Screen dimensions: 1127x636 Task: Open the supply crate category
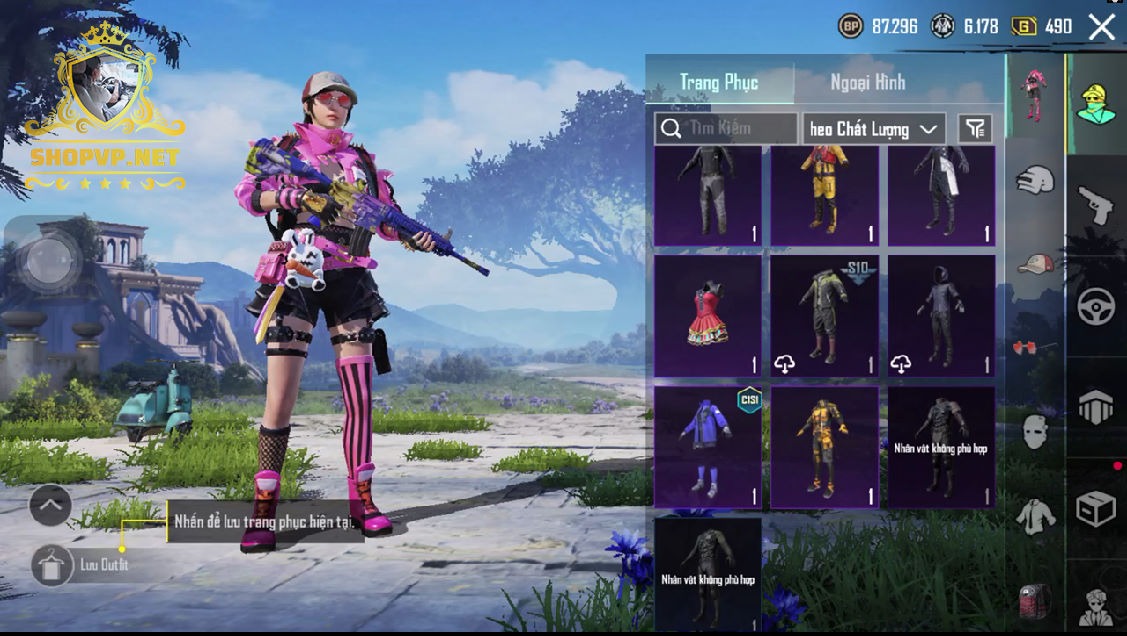coord(1095,509)
